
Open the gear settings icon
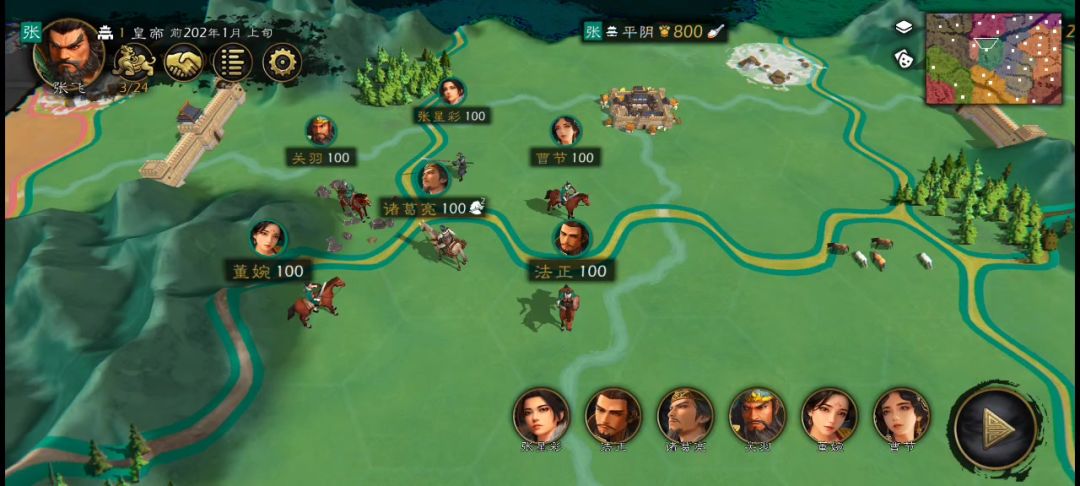coord(282,63)
